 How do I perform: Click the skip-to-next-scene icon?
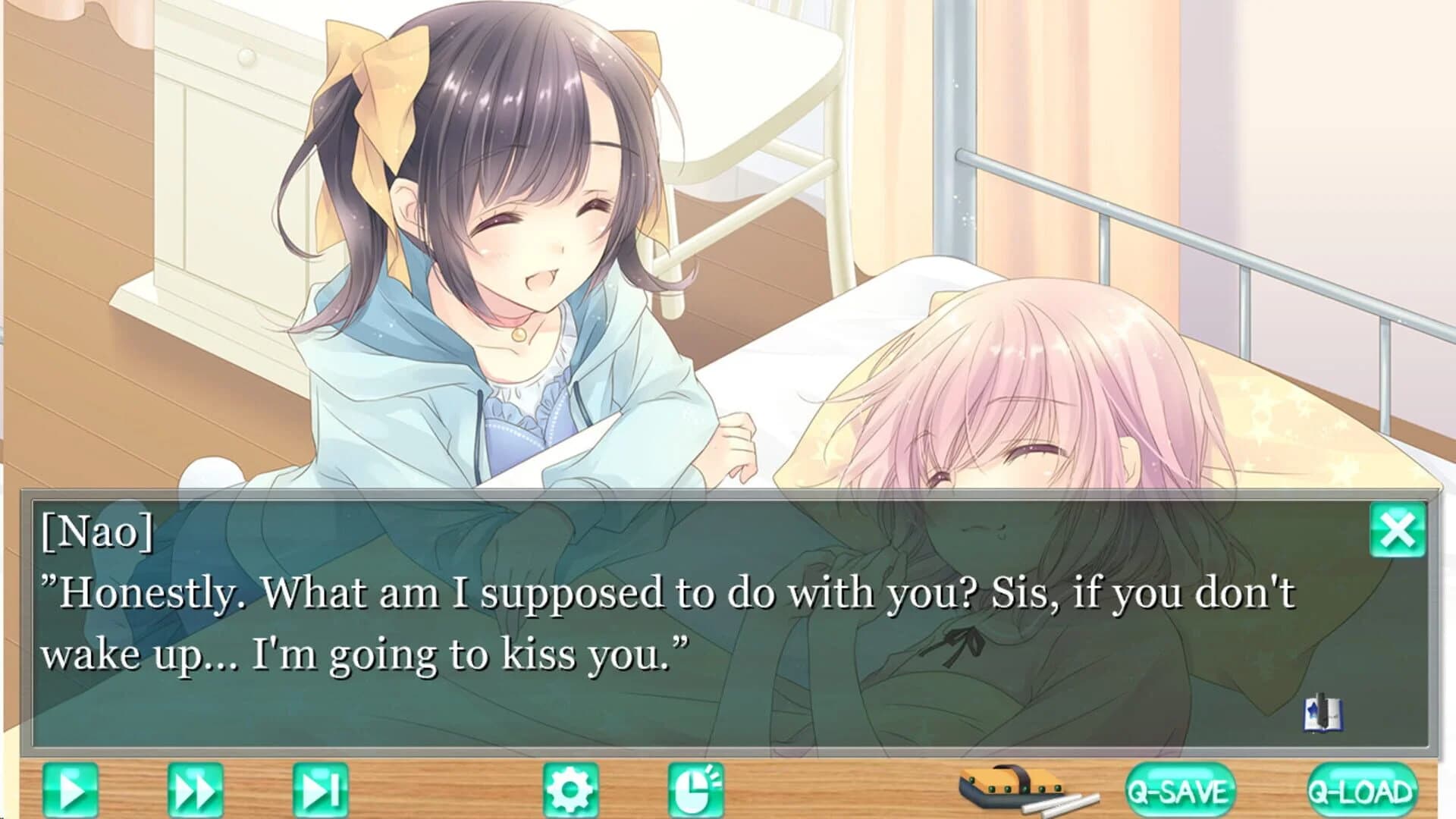coord(318,789)
